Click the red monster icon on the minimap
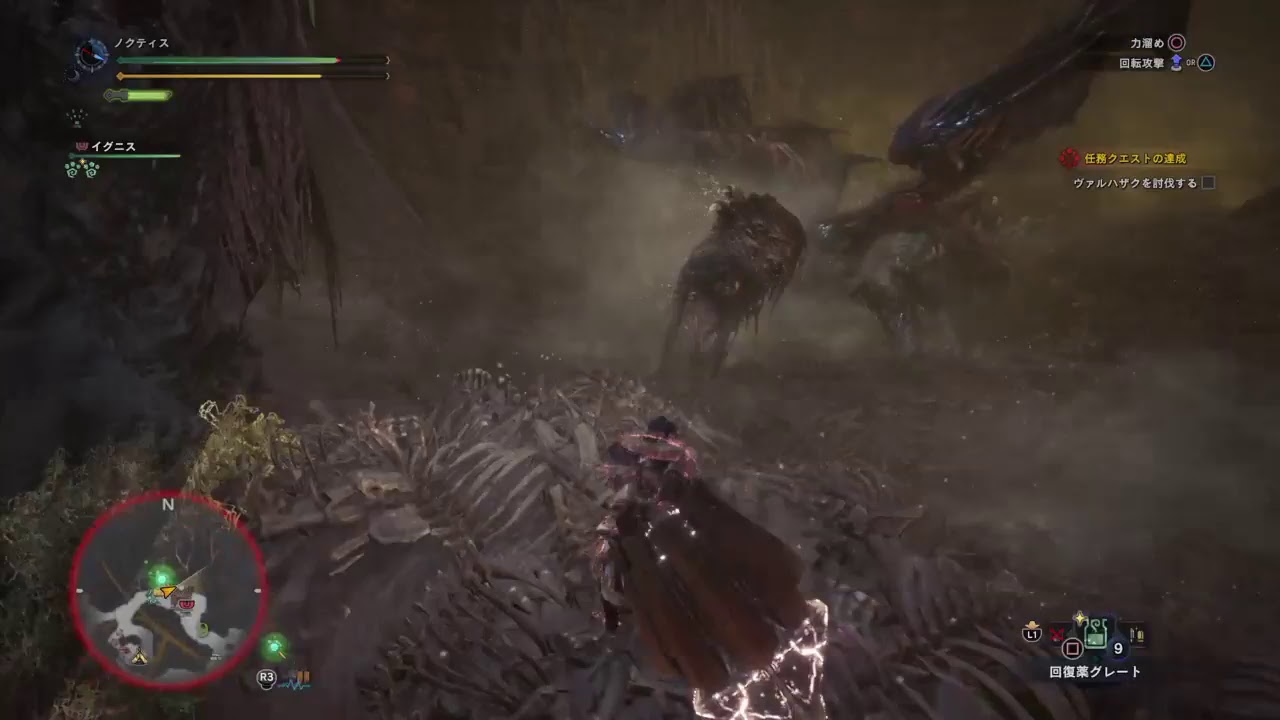The width and height of the screenshot is (1280, 720). (186, 605)
